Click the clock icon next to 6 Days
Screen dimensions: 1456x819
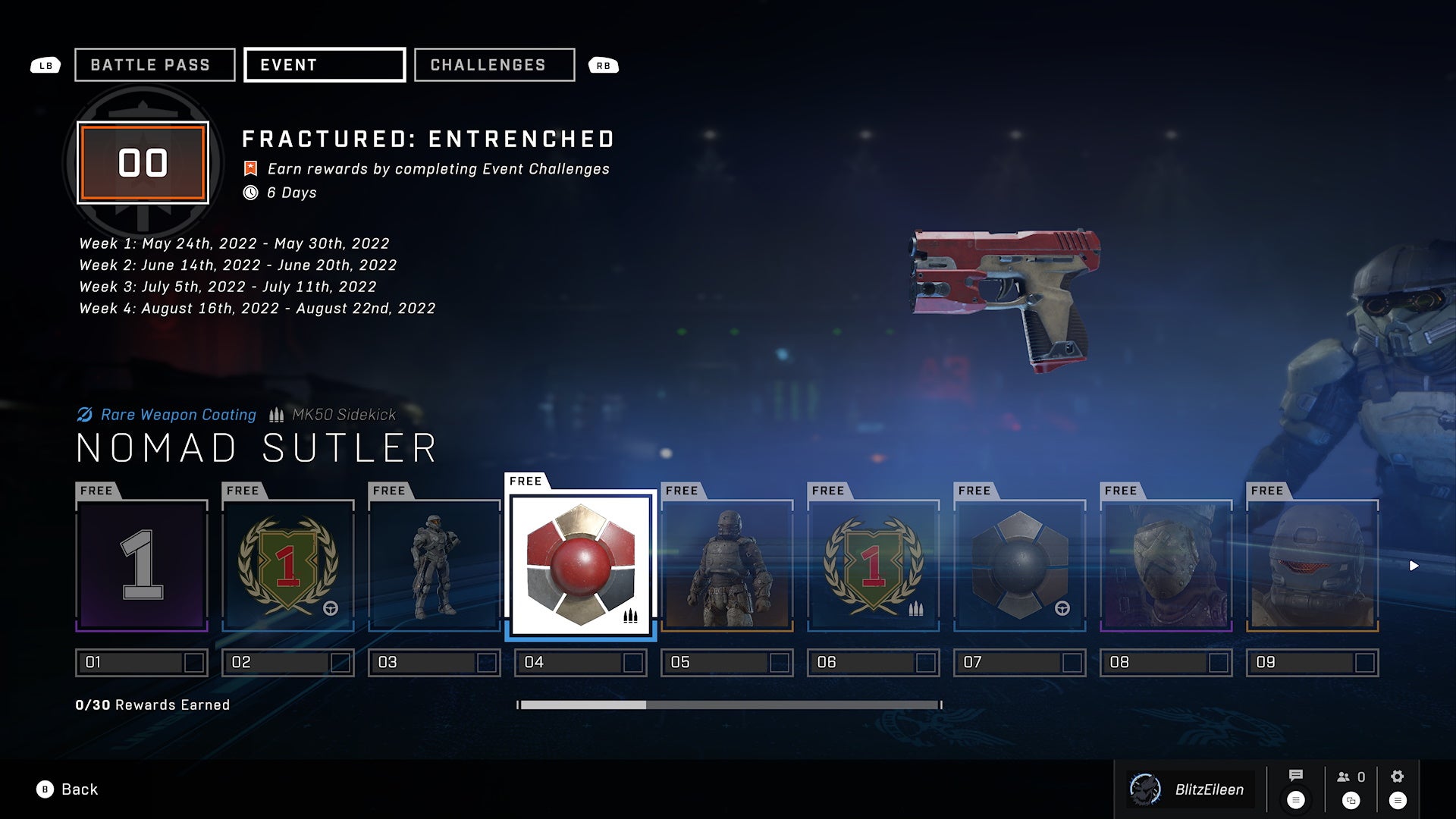tap(250, 193)
